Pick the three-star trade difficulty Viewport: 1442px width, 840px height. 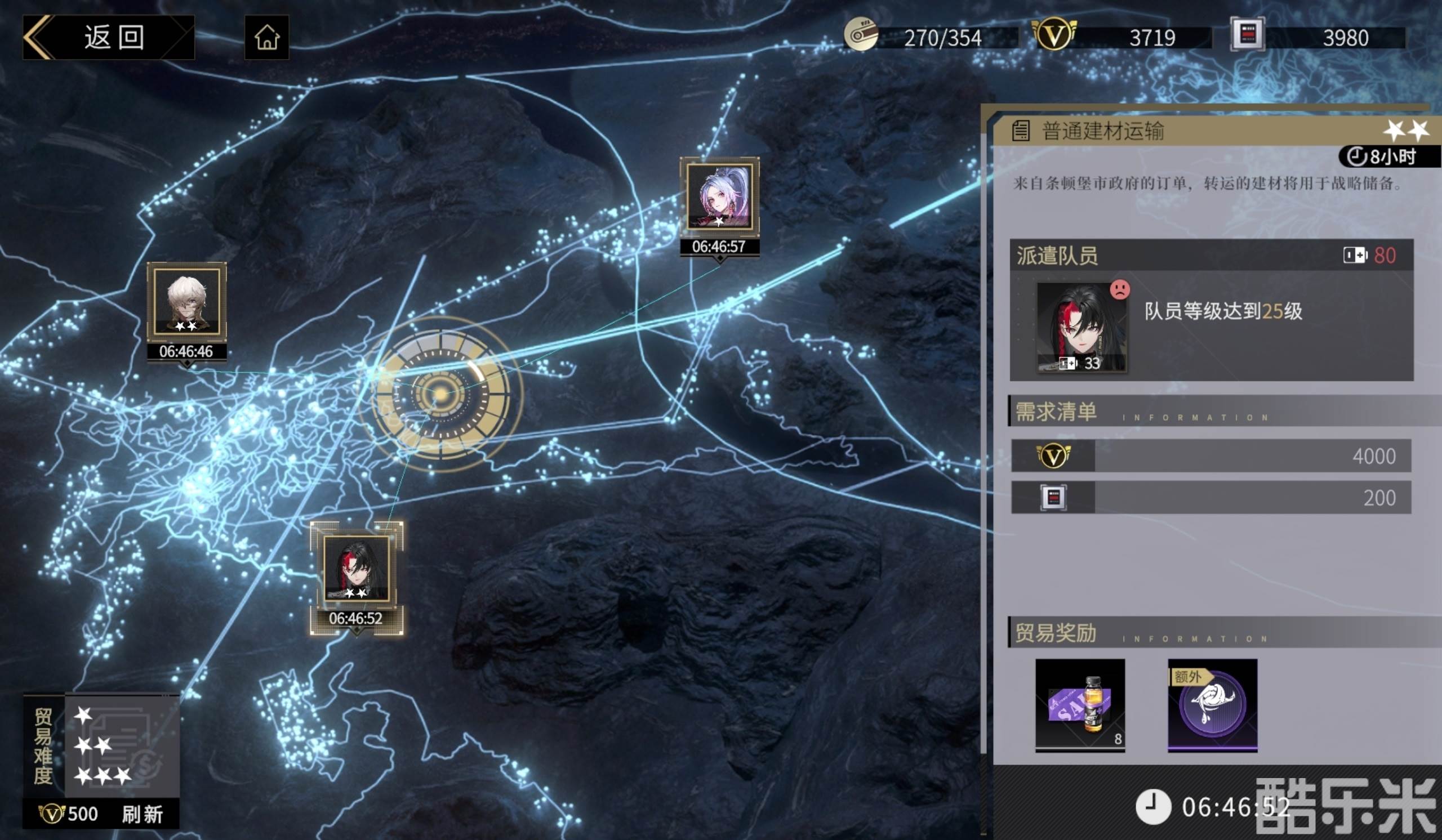coord(103,775)
